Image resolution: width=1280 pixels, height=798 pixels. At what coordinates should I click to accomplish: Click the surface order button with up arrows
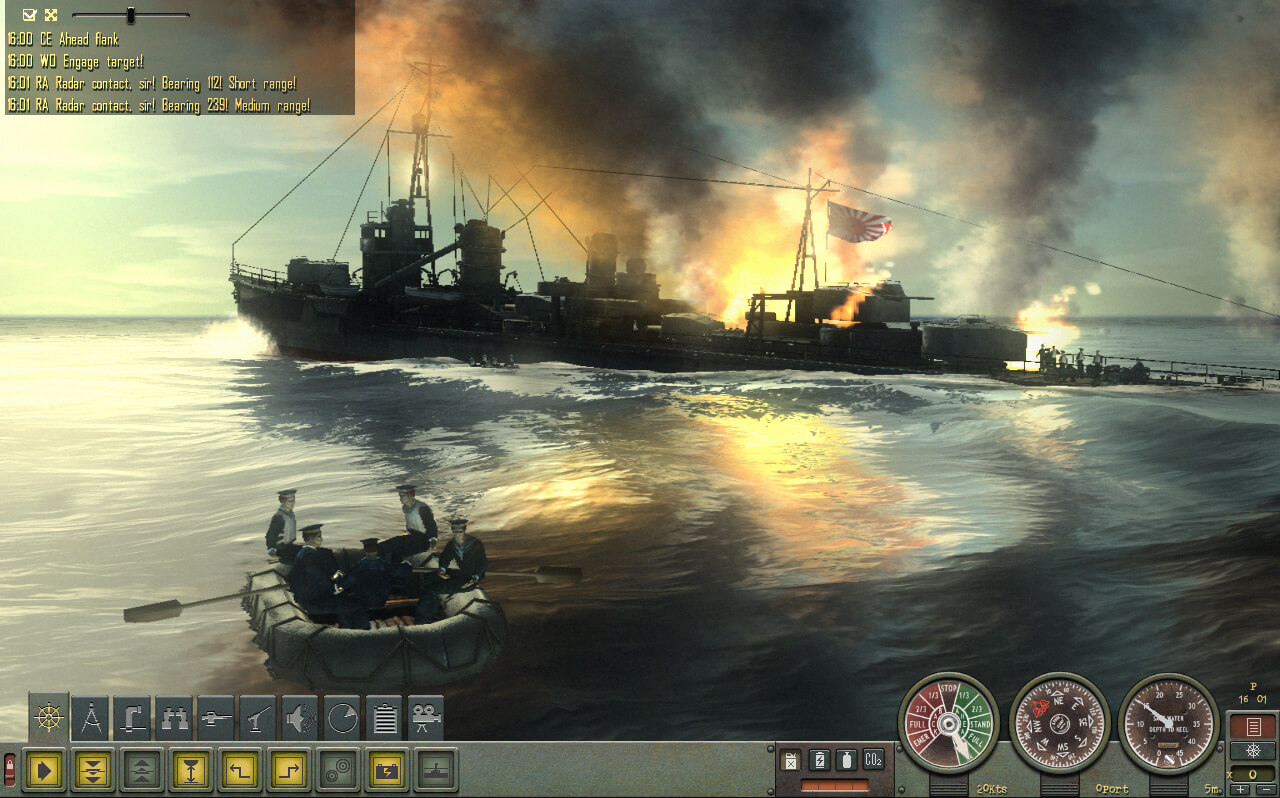(x=141, y=770)
